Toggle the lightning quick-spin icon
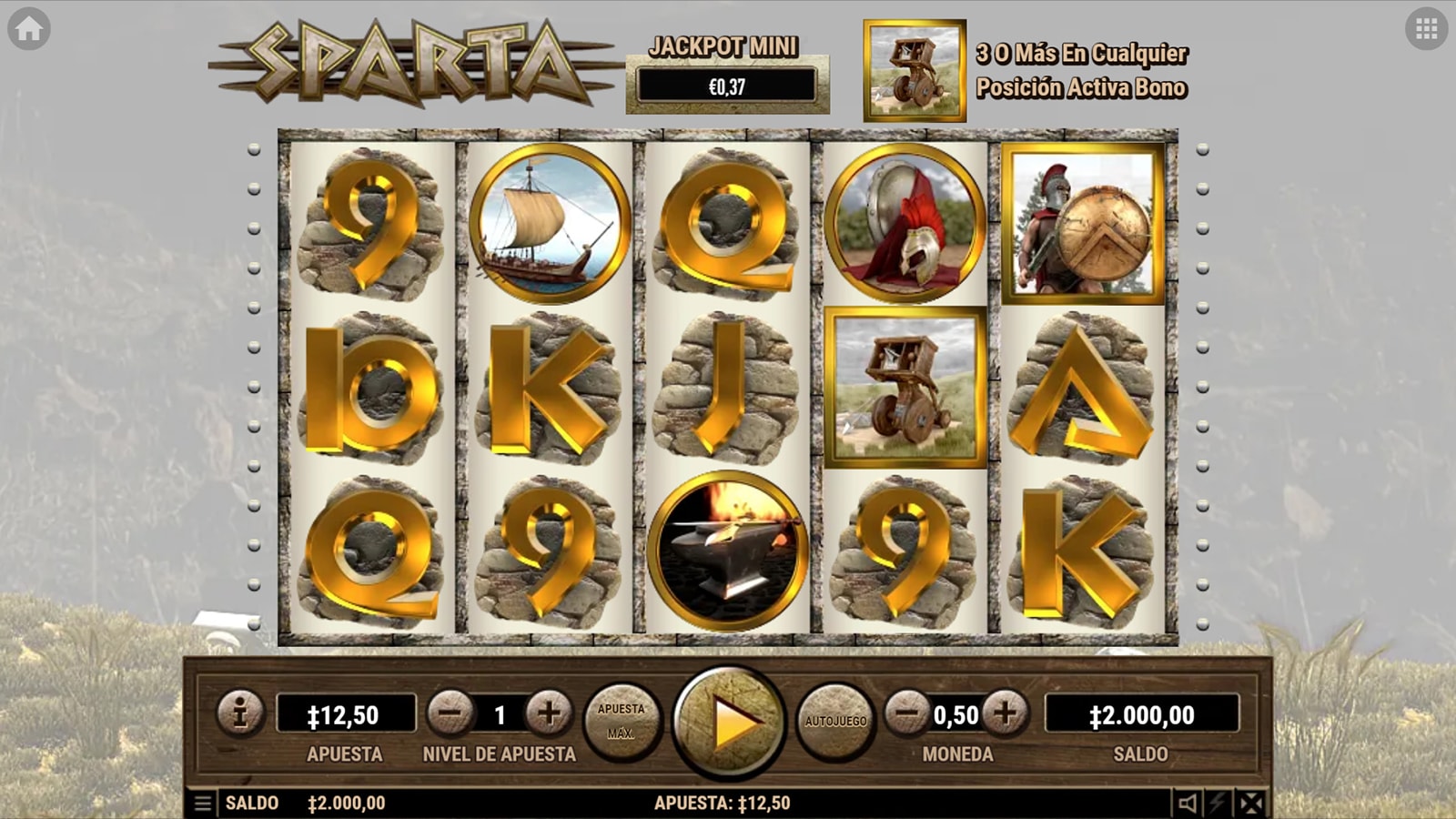This screenshot has width=1456, height=819. 1218,803
